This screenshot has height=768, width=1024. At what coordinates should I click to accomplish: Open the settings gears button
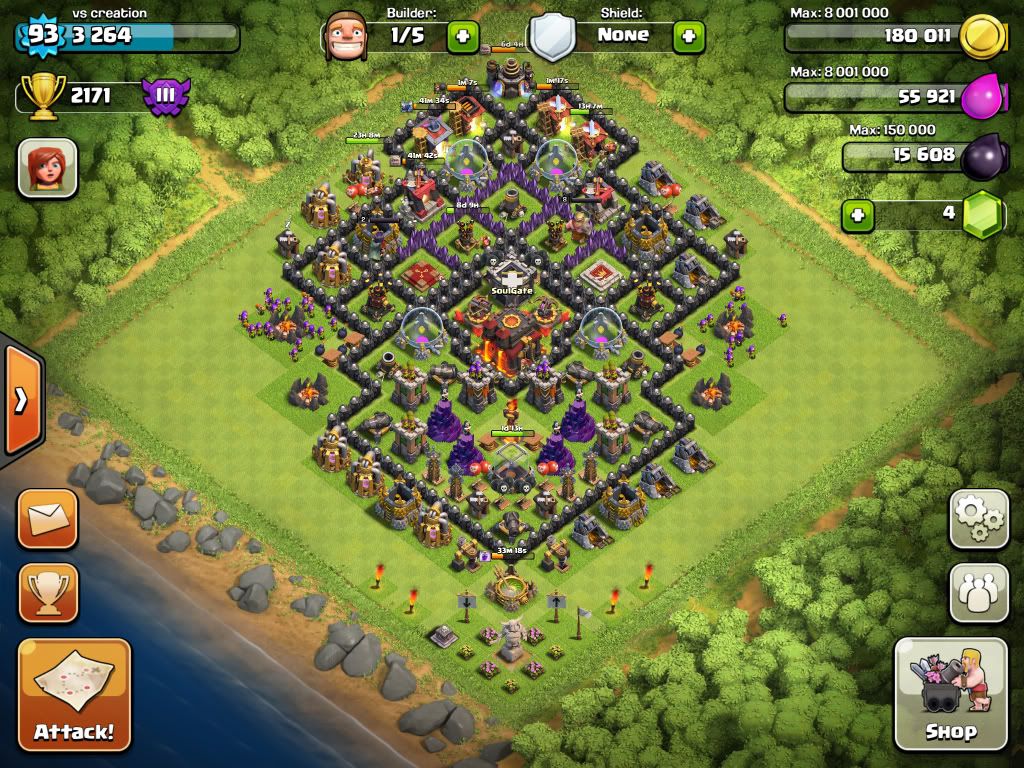pos(978,519)
